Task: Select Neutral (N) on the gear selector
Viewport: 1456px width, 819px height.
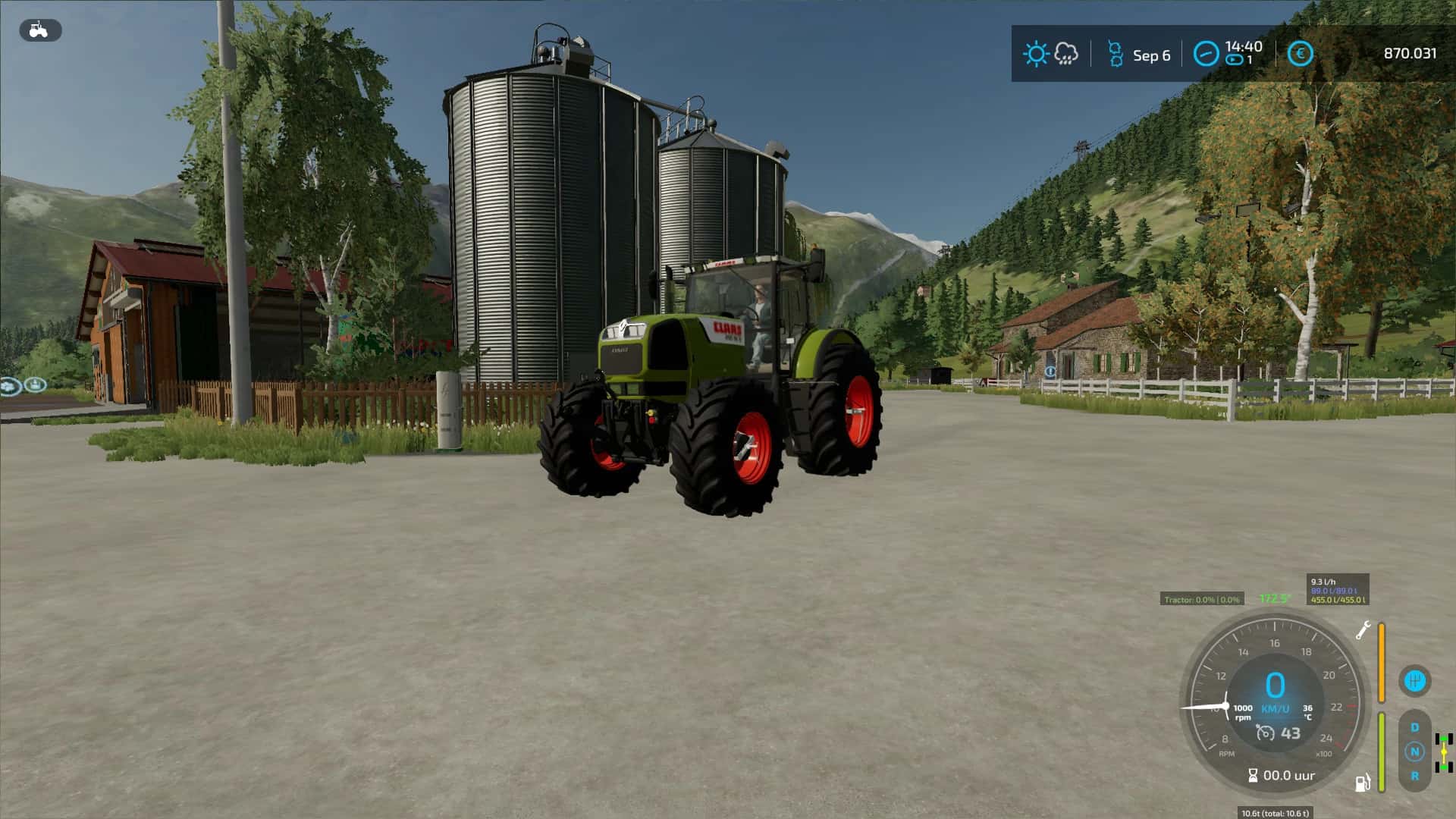Action: click(1414, 752)
